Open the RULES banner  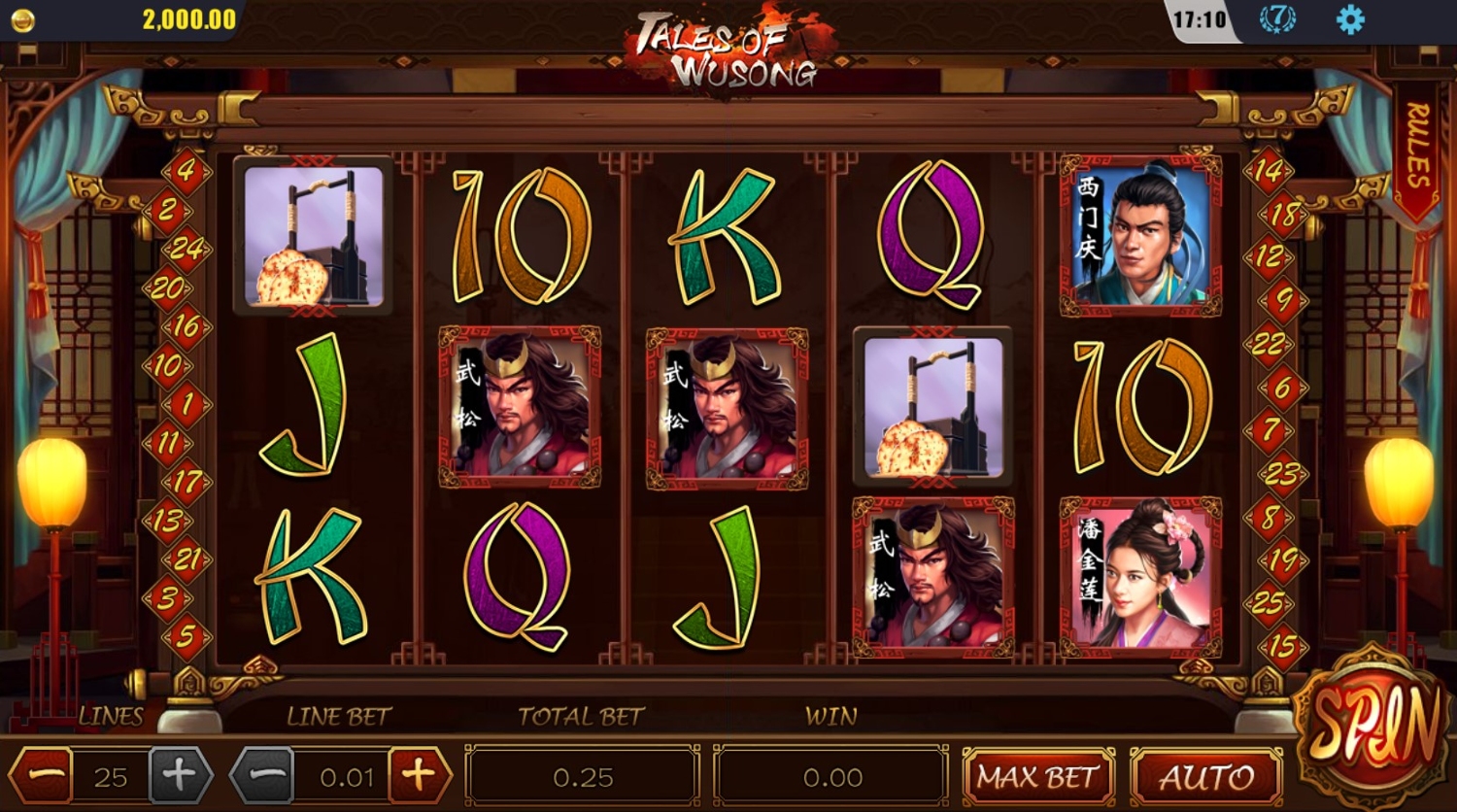[1417, 148]
